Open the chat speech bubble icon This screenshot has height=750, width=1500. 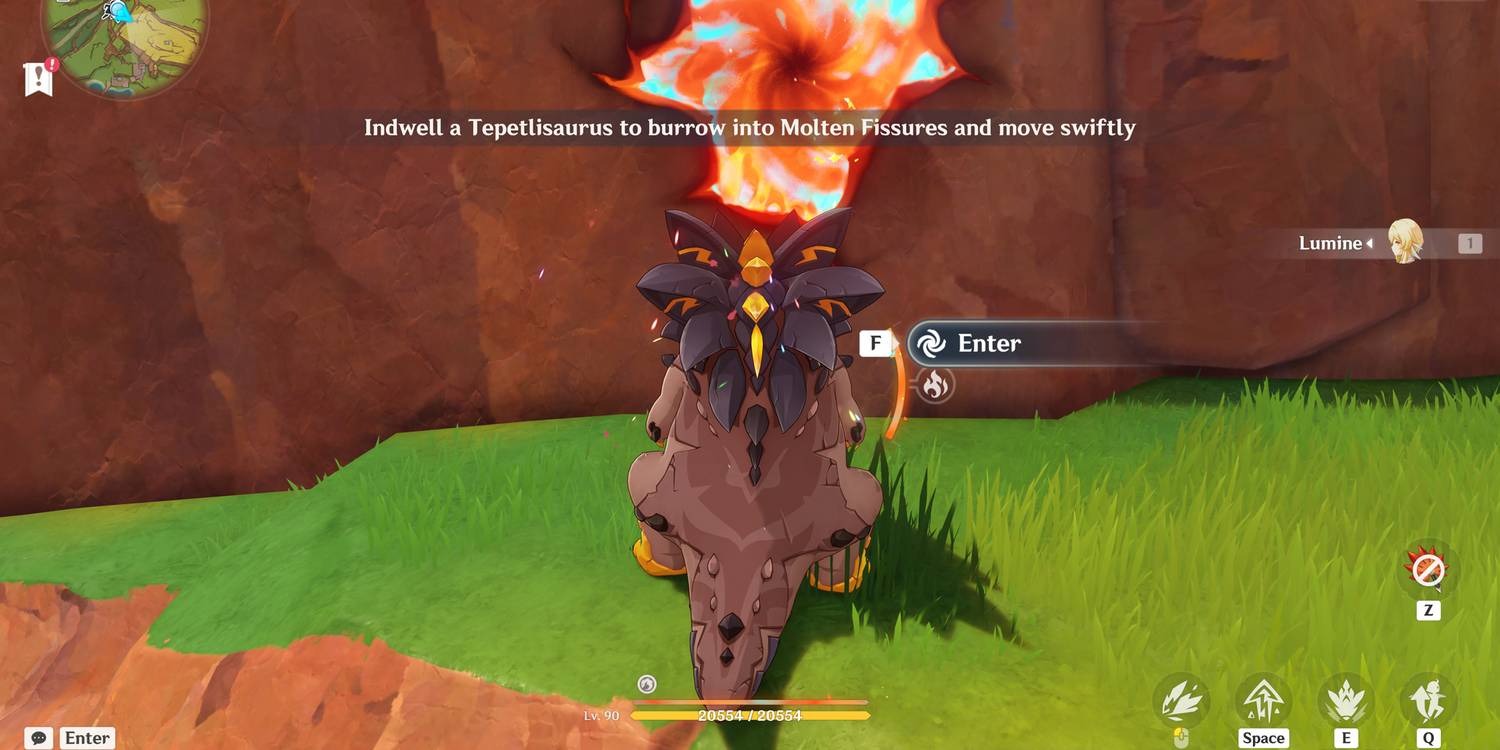[x=39, y=738]
